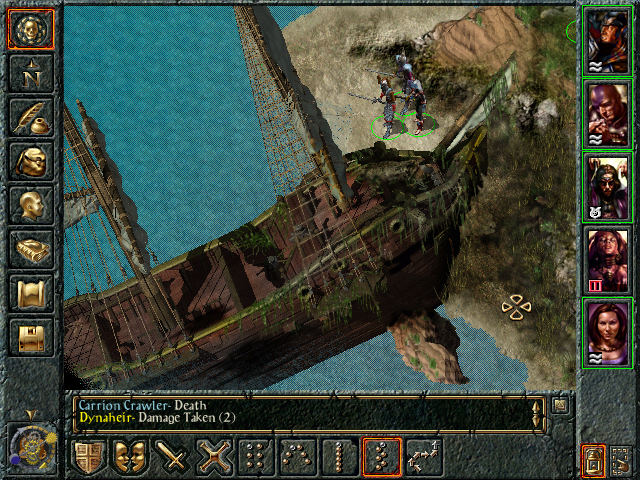Open the inventory via the helmet icon

pyautogui.click(x=31, y=161)
